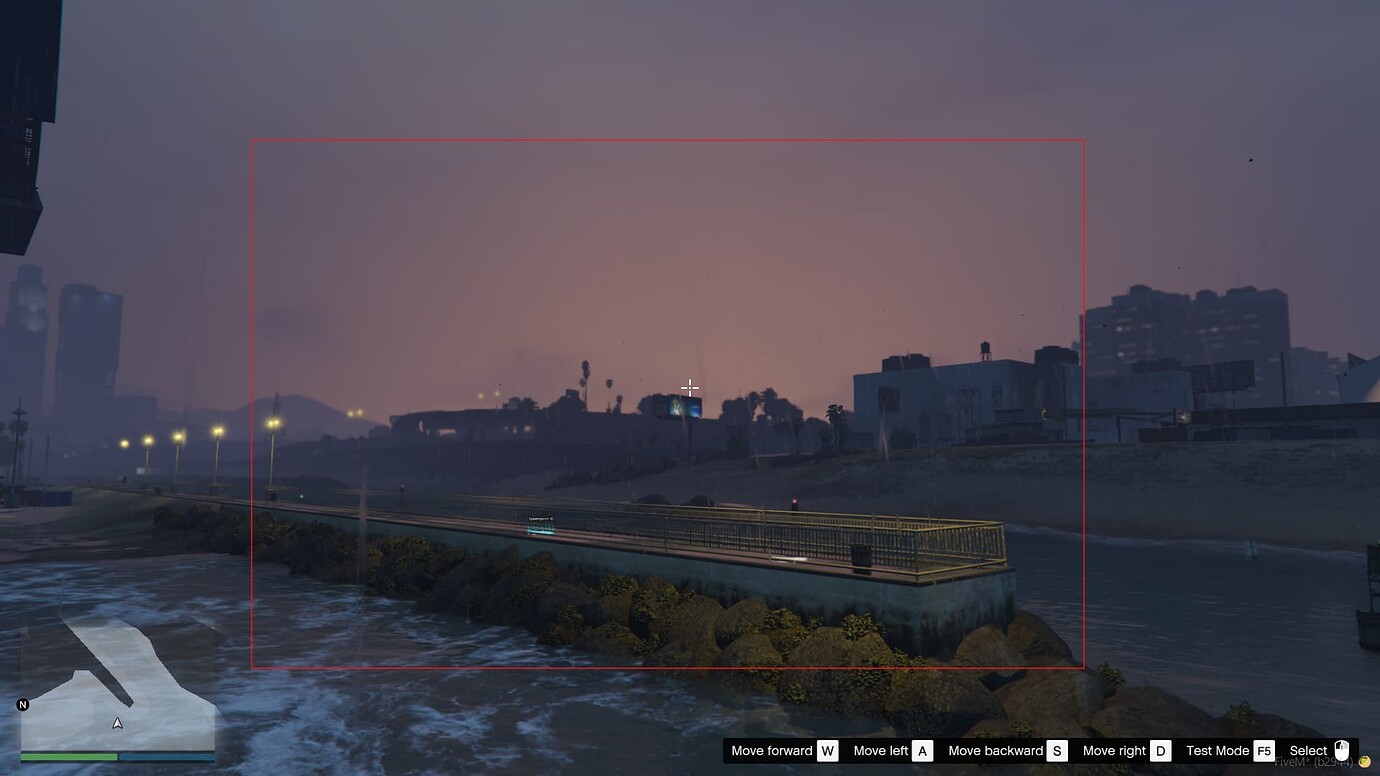The image size is (1380, 776).
Task: Click the A key icon for Move left
Action: pyautogui.click(x=921, y=750)
